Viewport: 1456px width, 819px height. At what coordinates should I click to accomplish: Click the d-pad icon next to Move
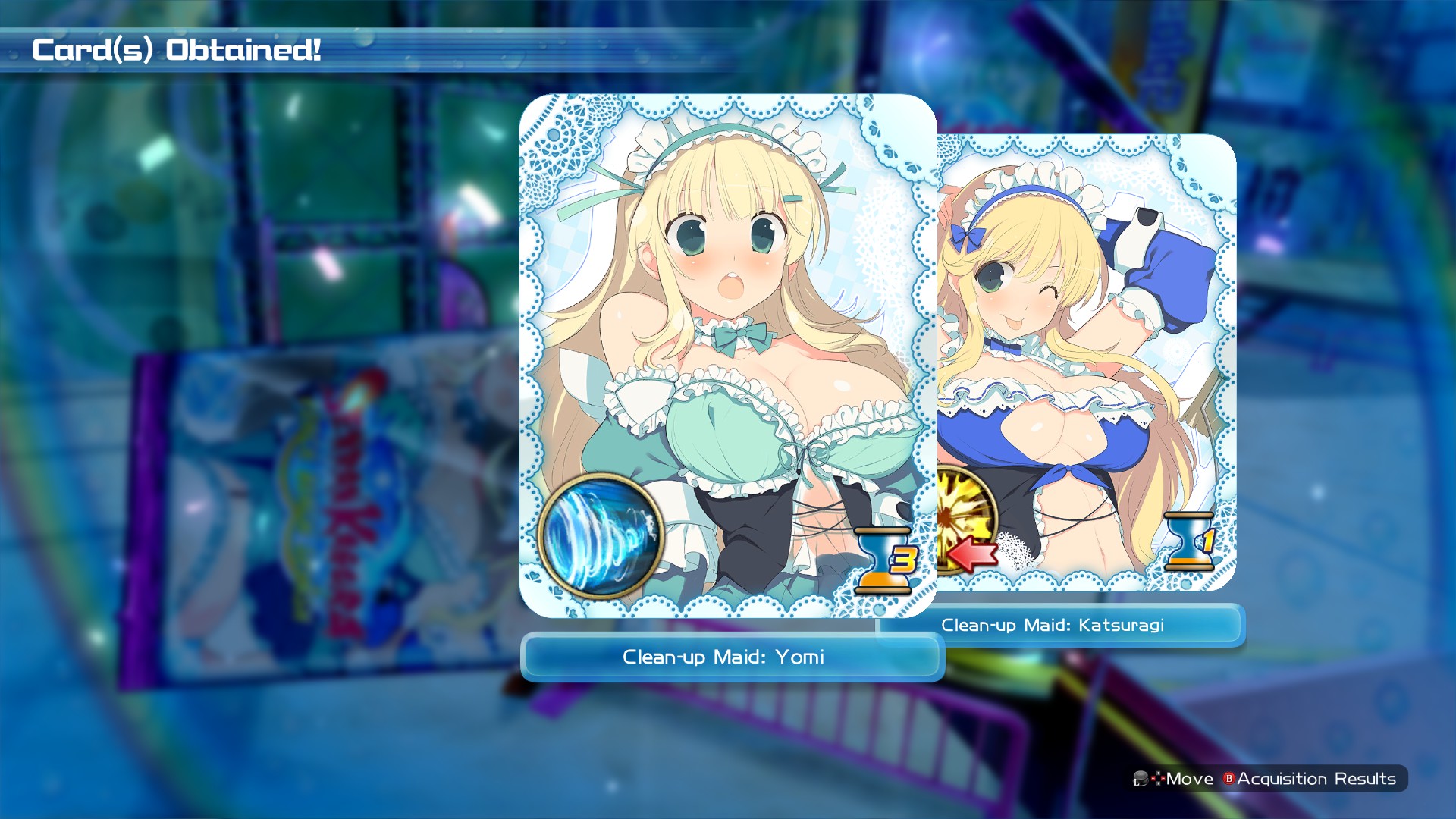click(x=1159, y=778)
